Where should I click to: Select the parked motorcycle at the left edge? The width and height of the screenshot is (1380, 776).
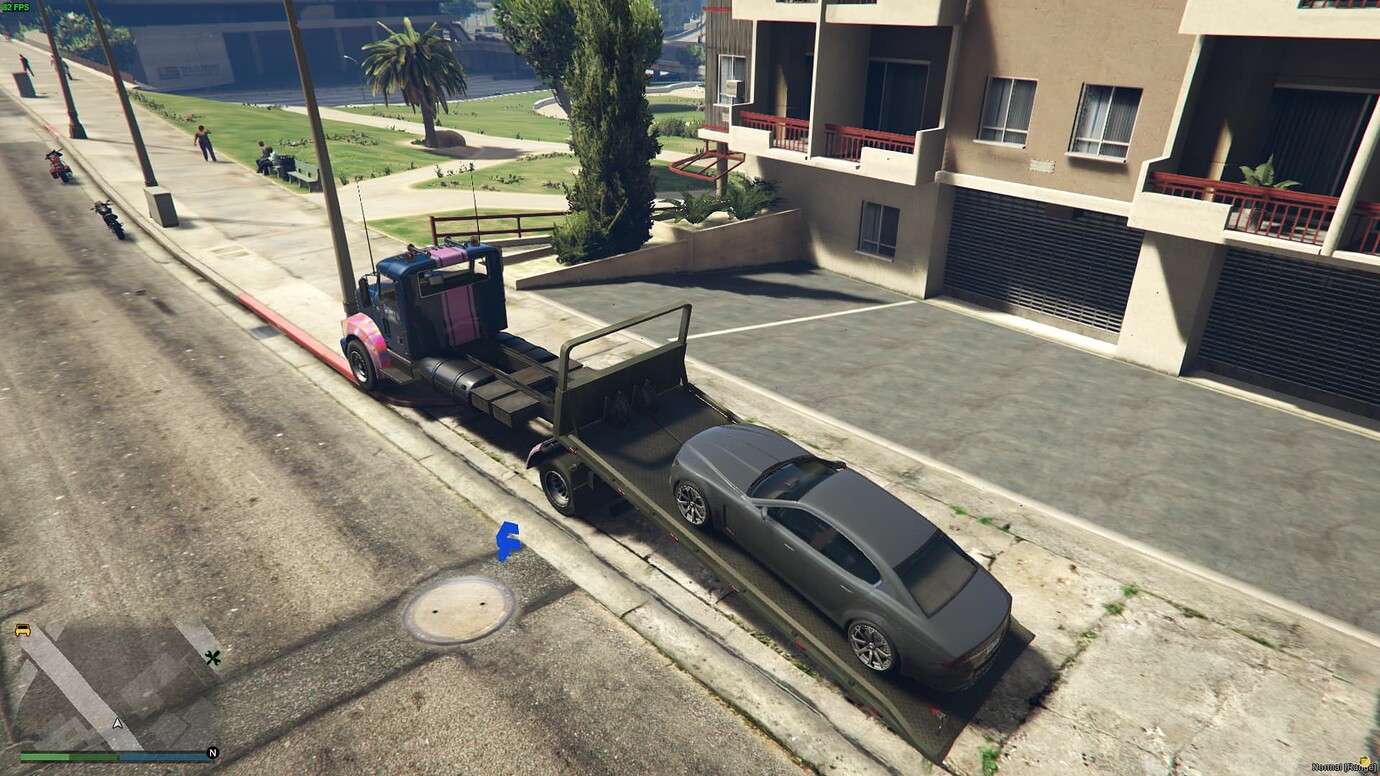click(60, 165)
